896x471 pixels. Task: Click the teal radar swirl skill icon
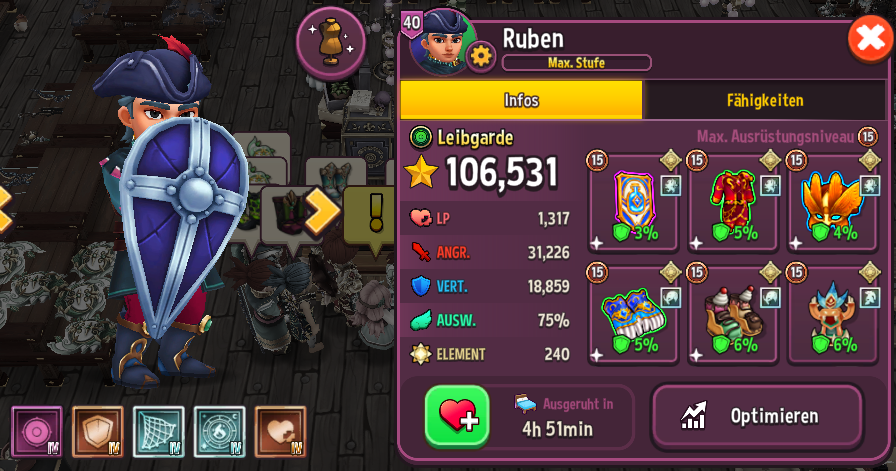(220, 432)
